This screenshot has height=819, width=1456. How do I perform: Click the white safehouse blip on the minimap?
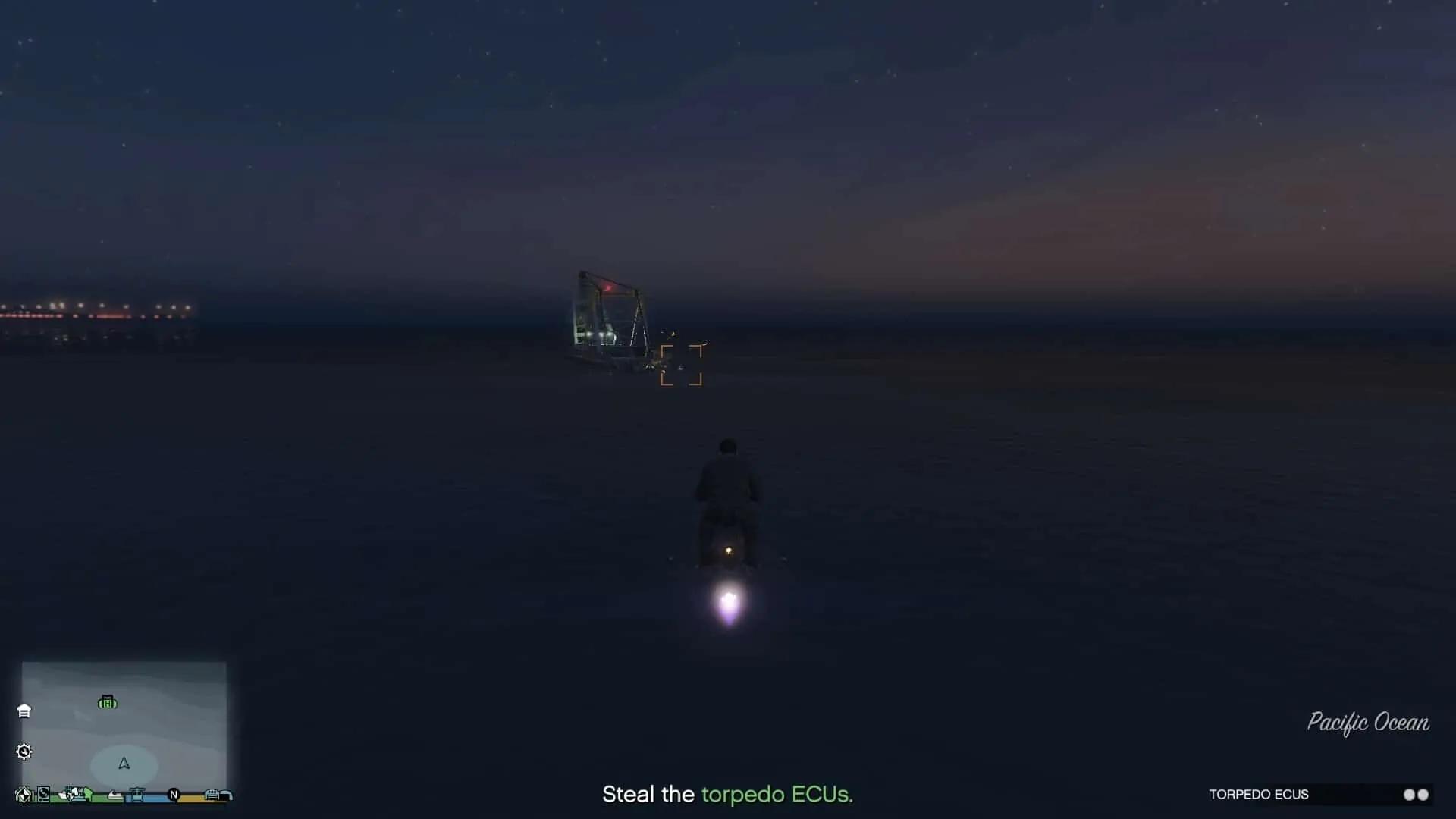tap(24, 712)
